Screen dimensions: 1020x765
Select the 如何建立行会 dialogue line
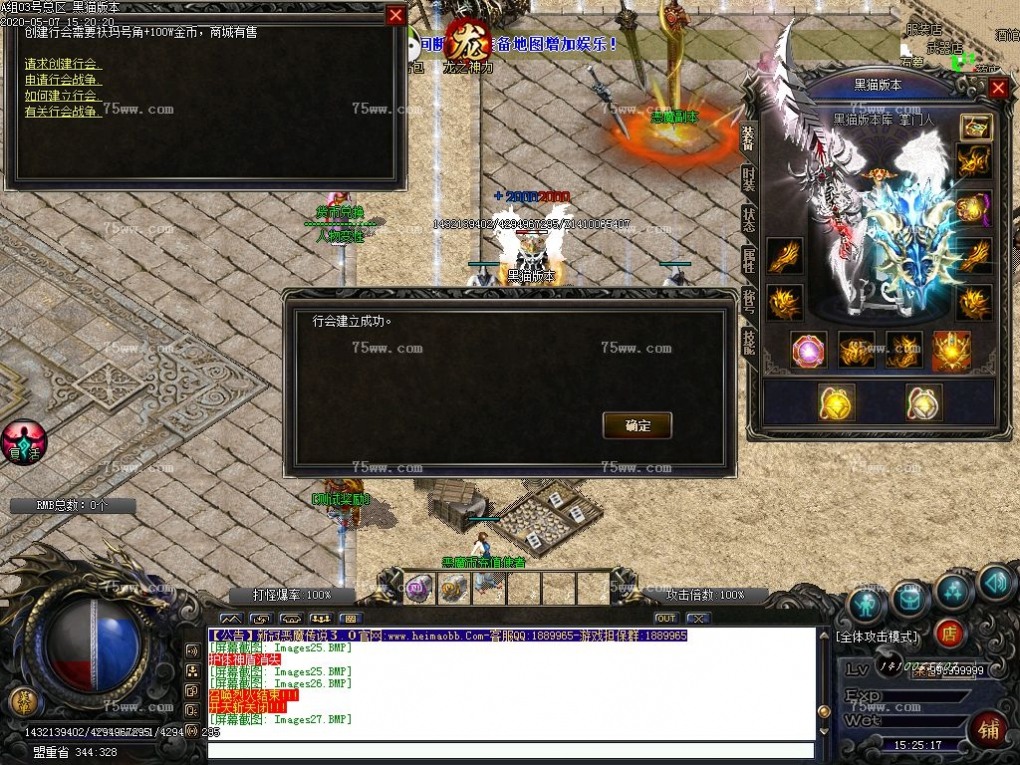(63, 96)
